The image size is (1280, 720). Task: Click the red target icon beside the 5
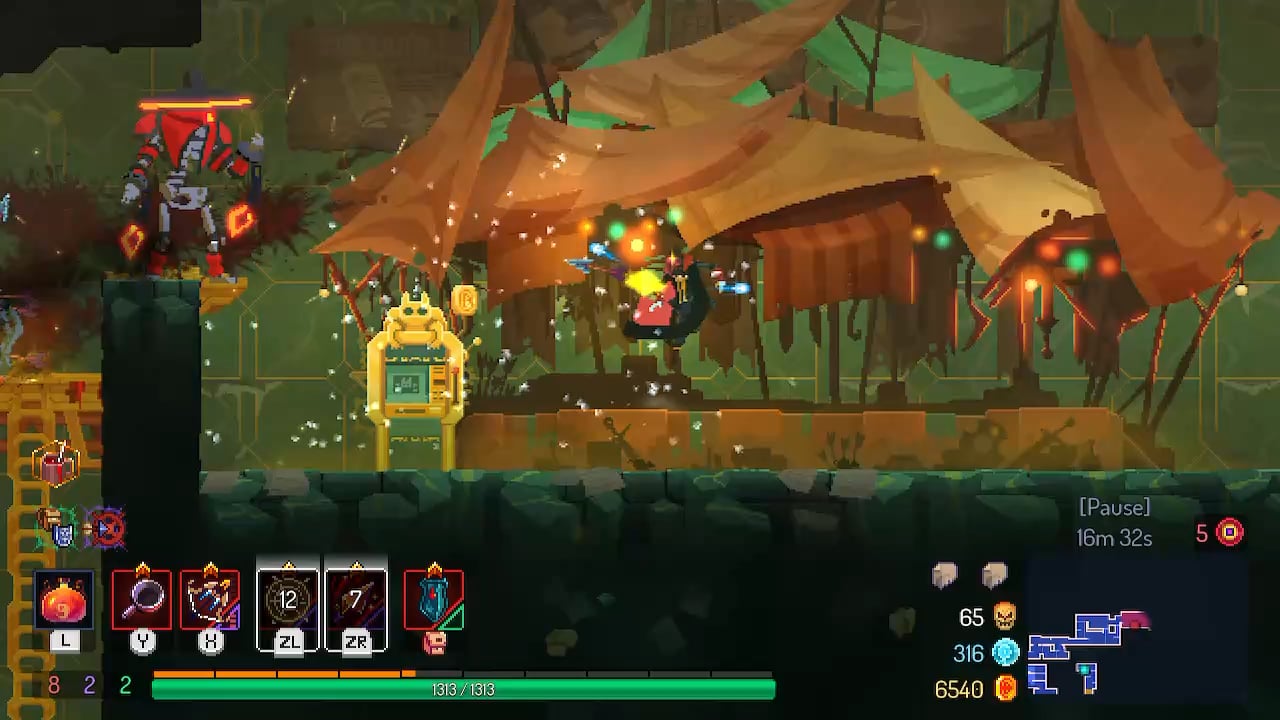(1229, 532)
